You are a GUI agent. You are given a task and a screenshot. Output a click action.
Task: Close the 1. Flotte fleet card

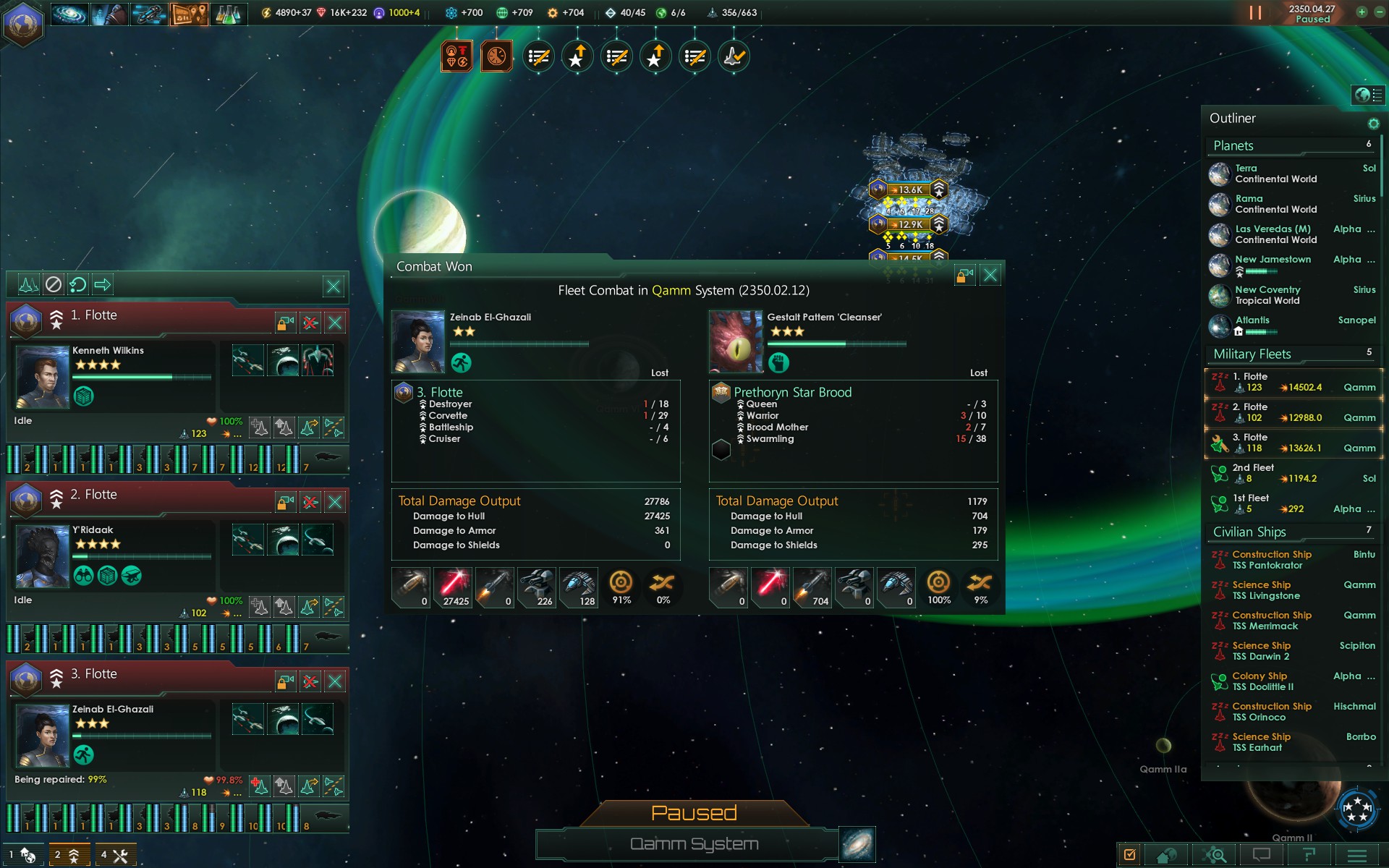[335, 323]
